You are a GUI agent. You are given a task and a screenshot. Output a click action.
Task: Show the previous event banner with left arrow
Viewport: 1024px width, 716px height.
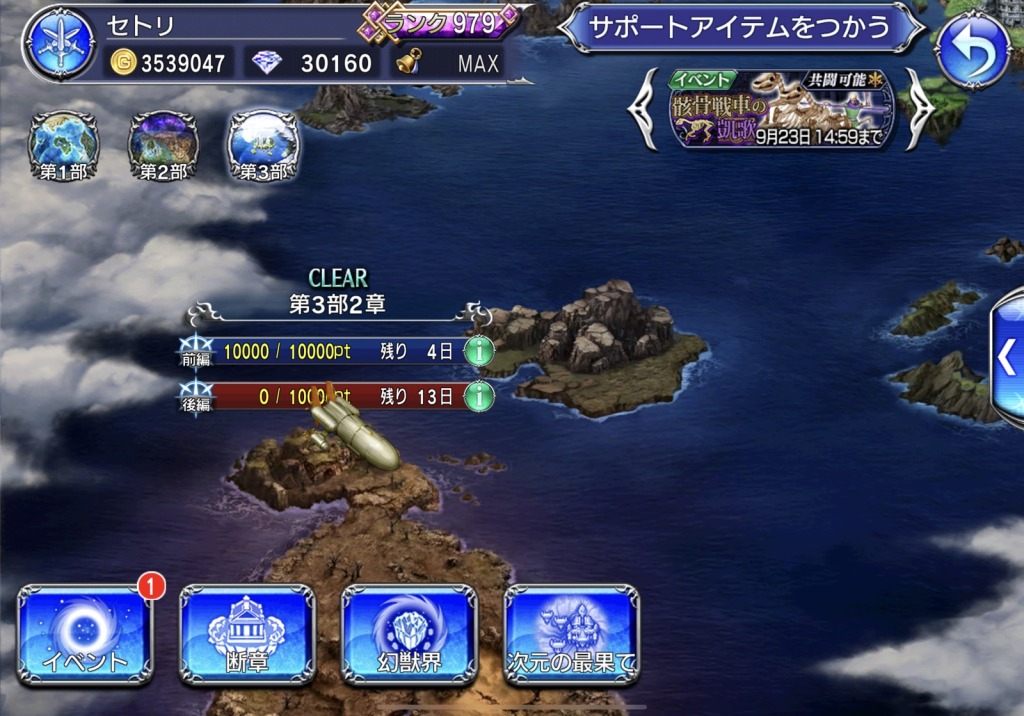pyautogui.click(x=645, y=110)
